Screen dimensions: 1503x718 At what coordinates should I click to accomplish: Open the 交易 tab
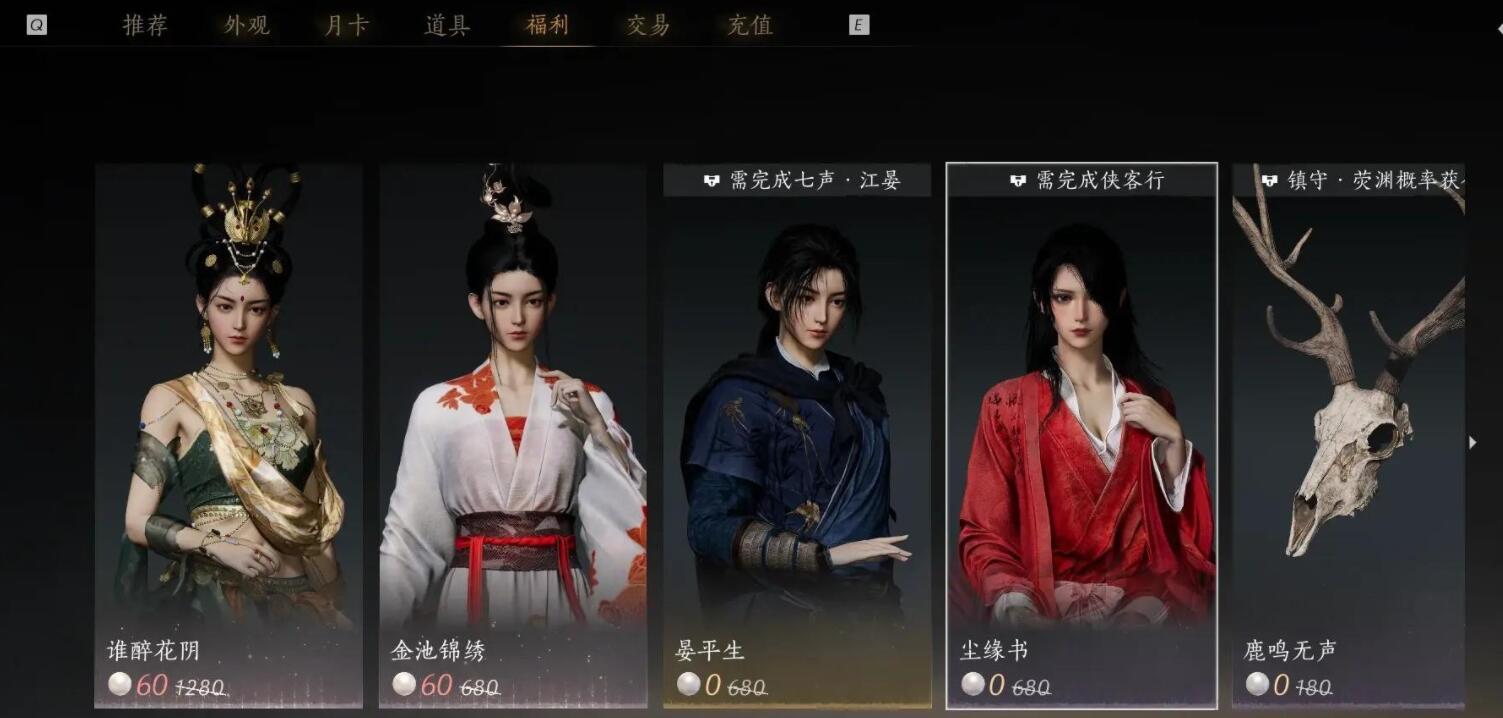click(x=648, y=25)
